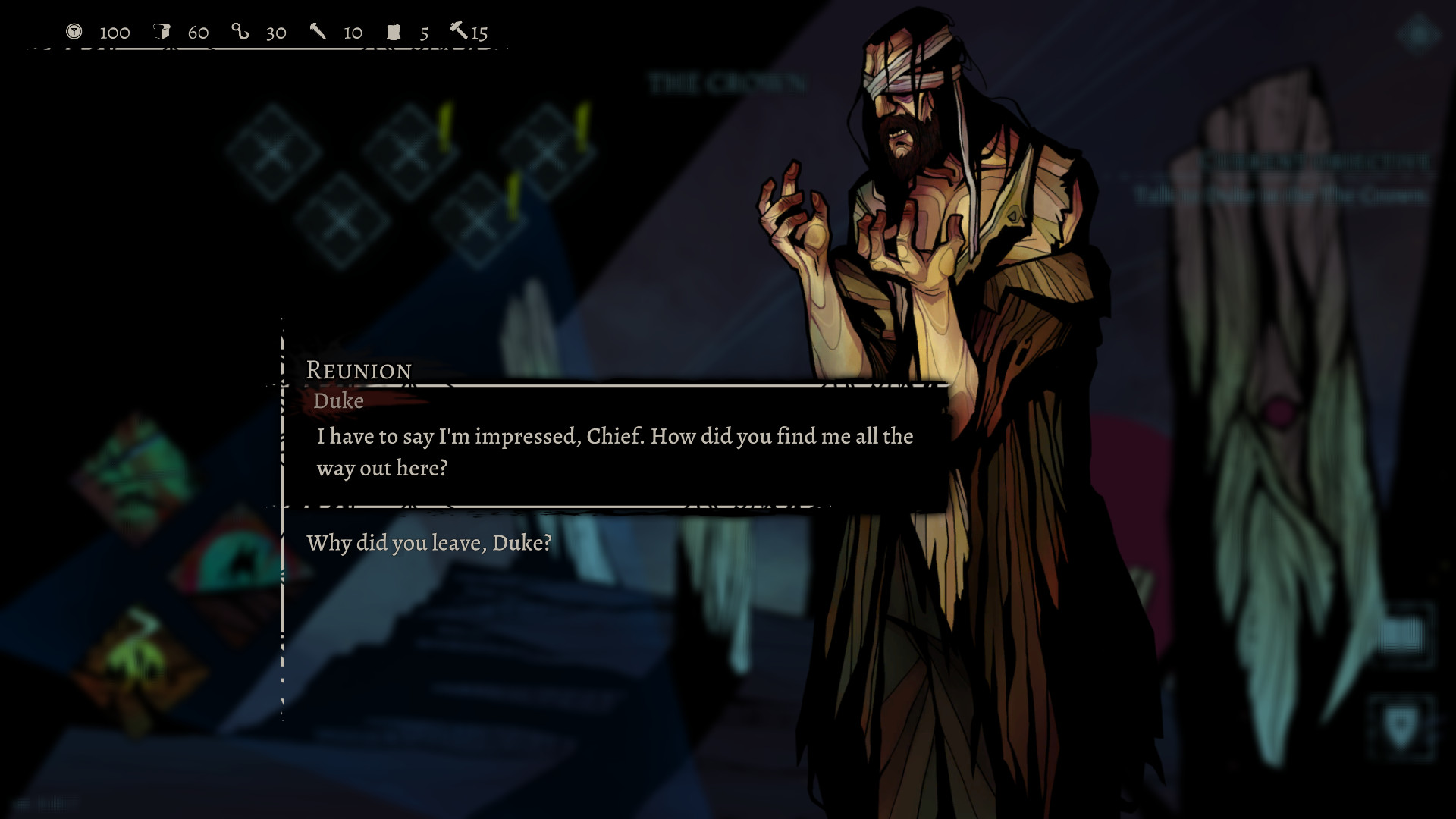
Task: Choose reply "Why did you leave, Duke?"
Action: [429, 543]
